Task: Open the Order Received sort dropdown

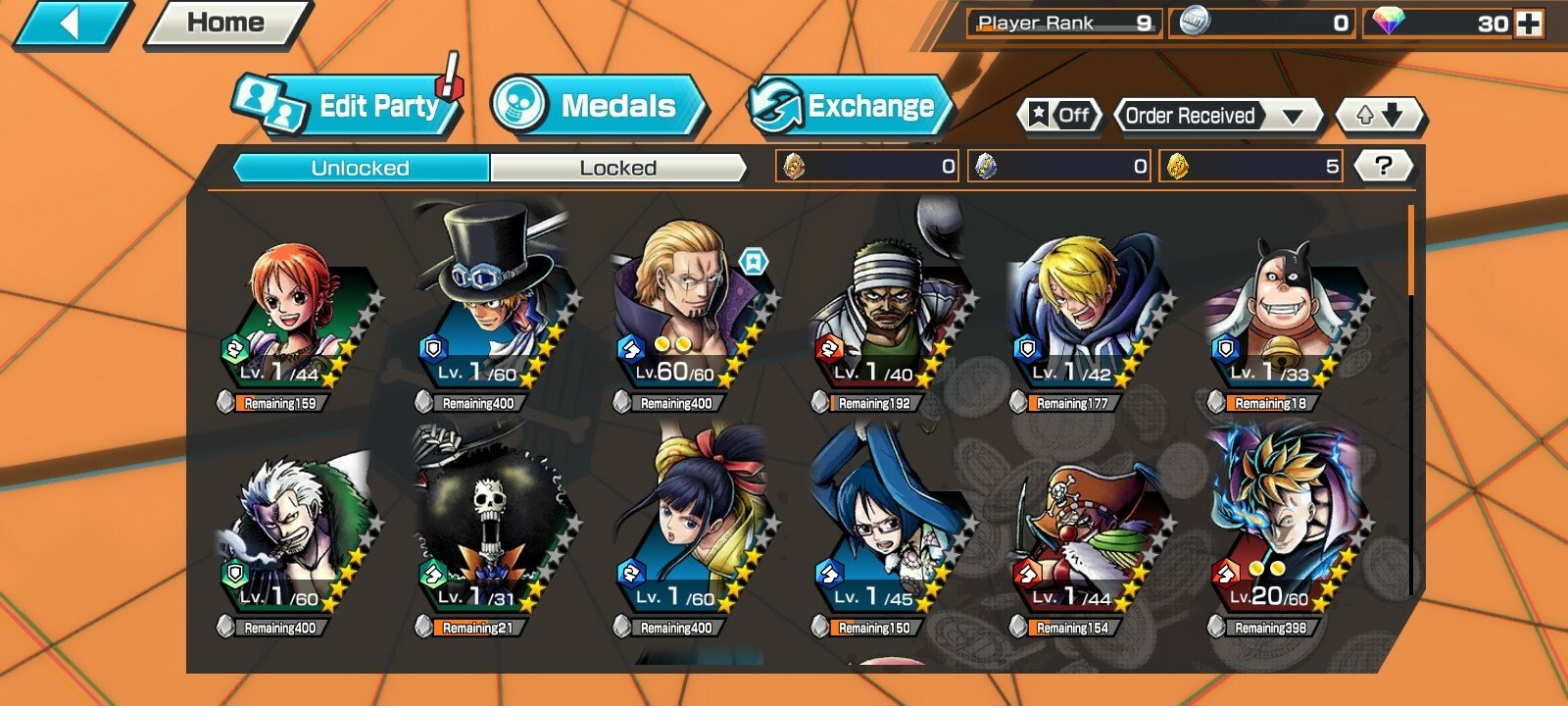Action: (x=1215, y=116)
